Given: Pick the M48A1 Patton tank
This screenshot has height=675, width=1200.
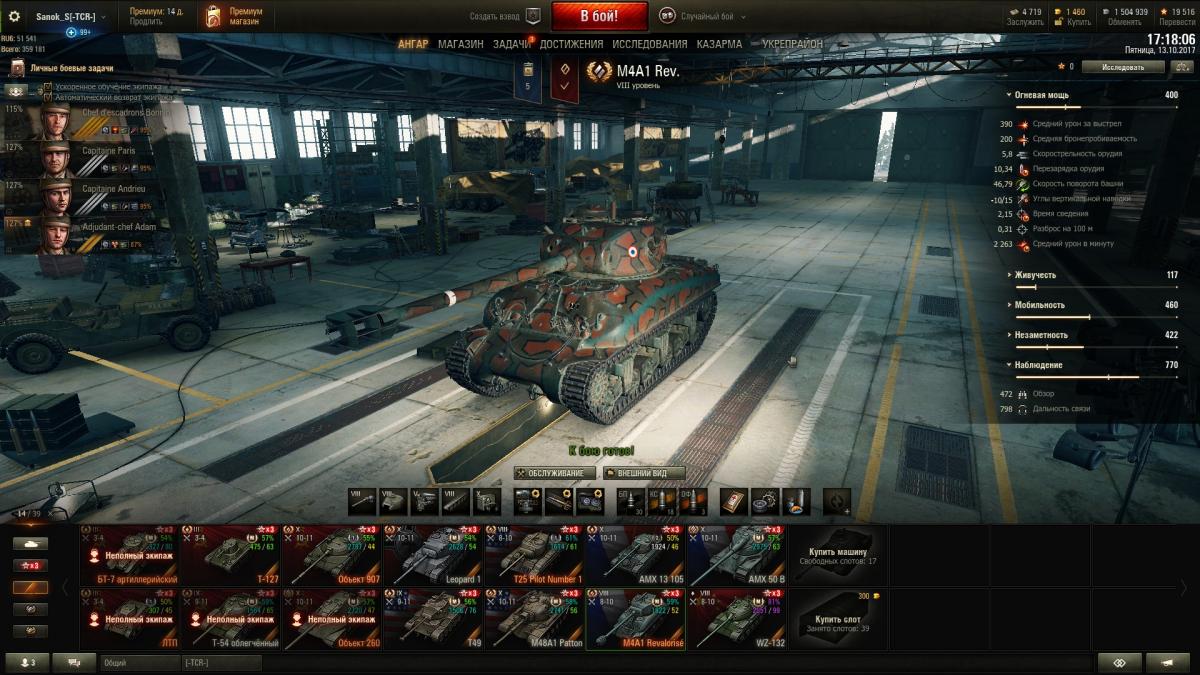Looking at the screenshot, I should coord(533,619).
